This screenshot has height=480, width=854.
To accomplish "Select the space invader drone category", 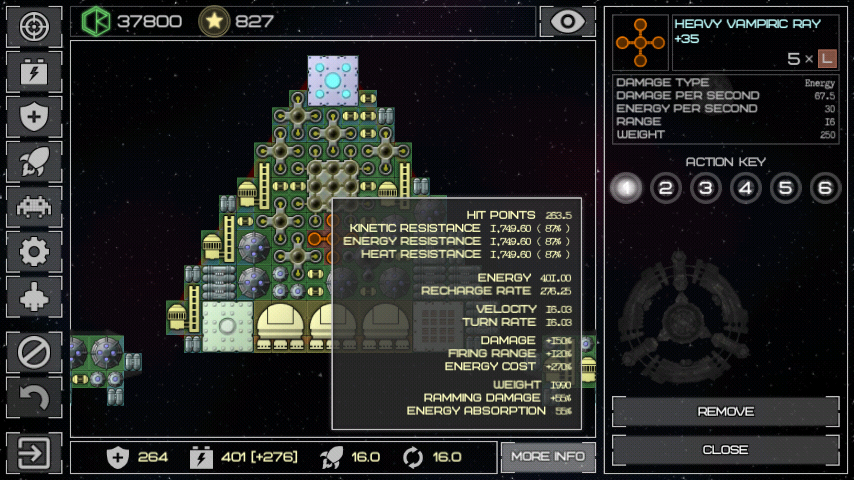I will point(34,207).
